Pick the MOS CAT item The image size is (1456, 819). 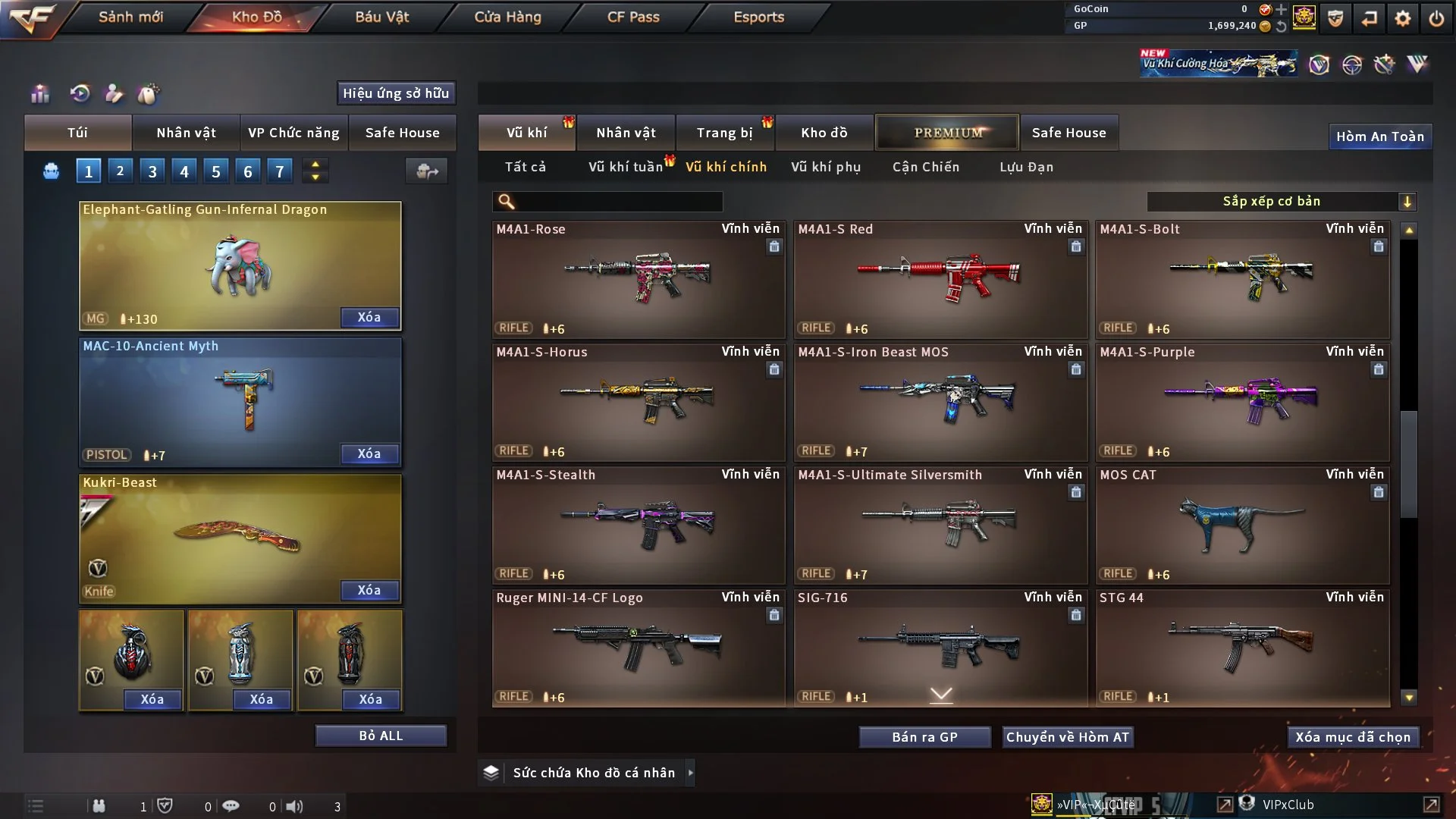point(1242,525)
